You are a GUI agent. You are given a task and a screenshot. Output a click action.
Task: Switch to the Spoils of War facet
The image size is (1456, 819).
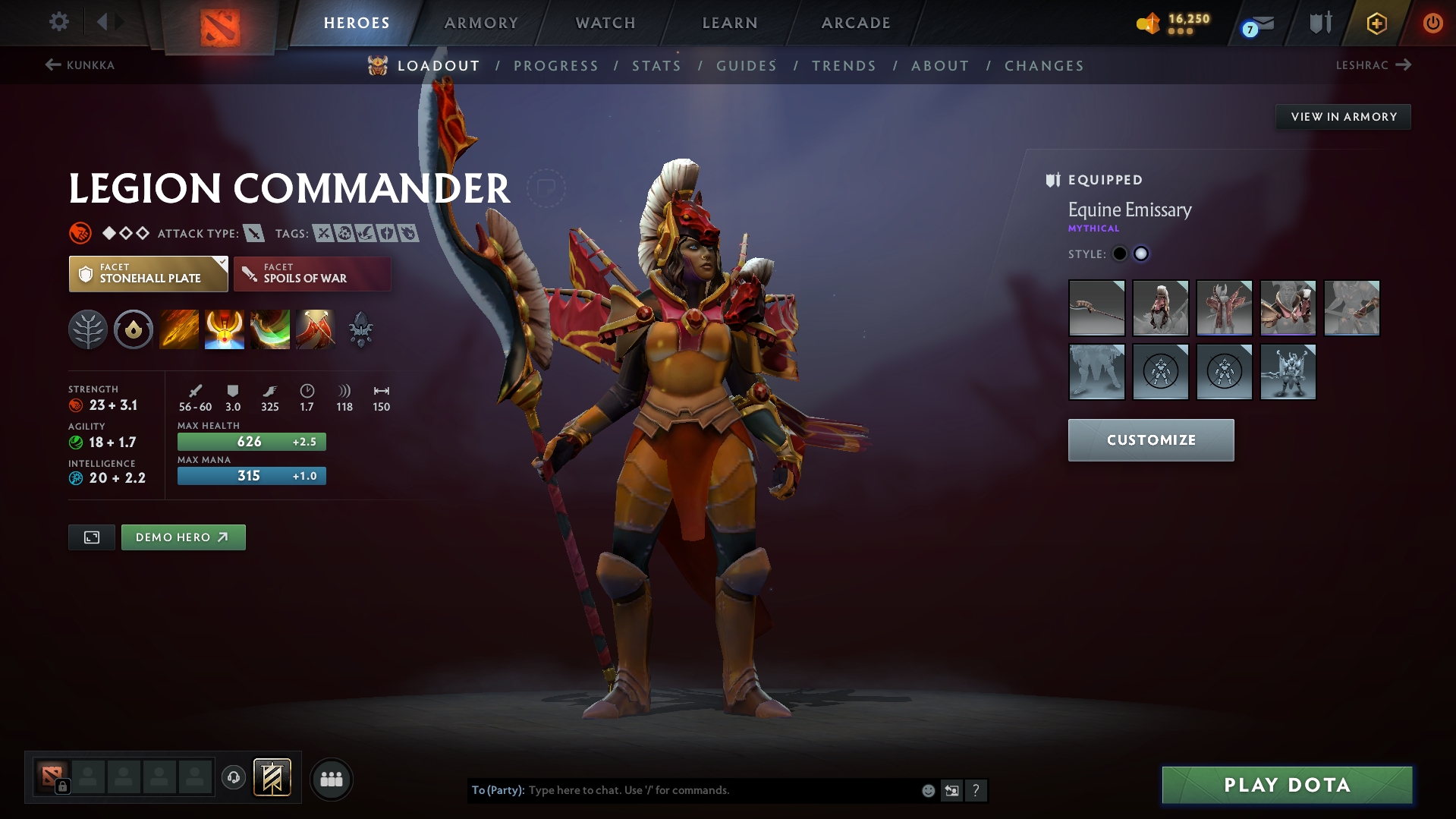click(x=312, y=273)
